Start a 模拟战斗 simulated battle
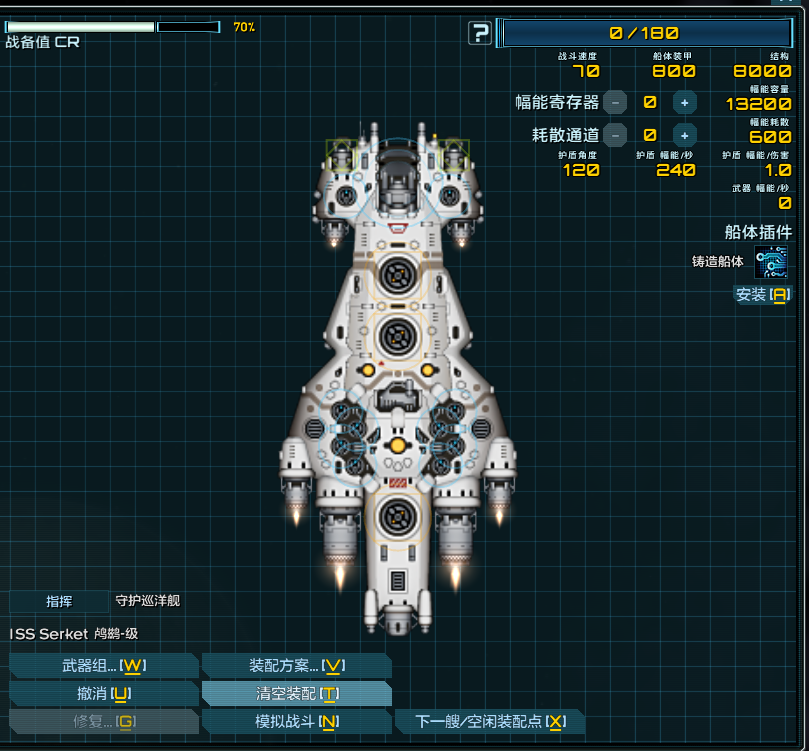The image size is (809, 751). pyautogui.click(x=296, y=722)
